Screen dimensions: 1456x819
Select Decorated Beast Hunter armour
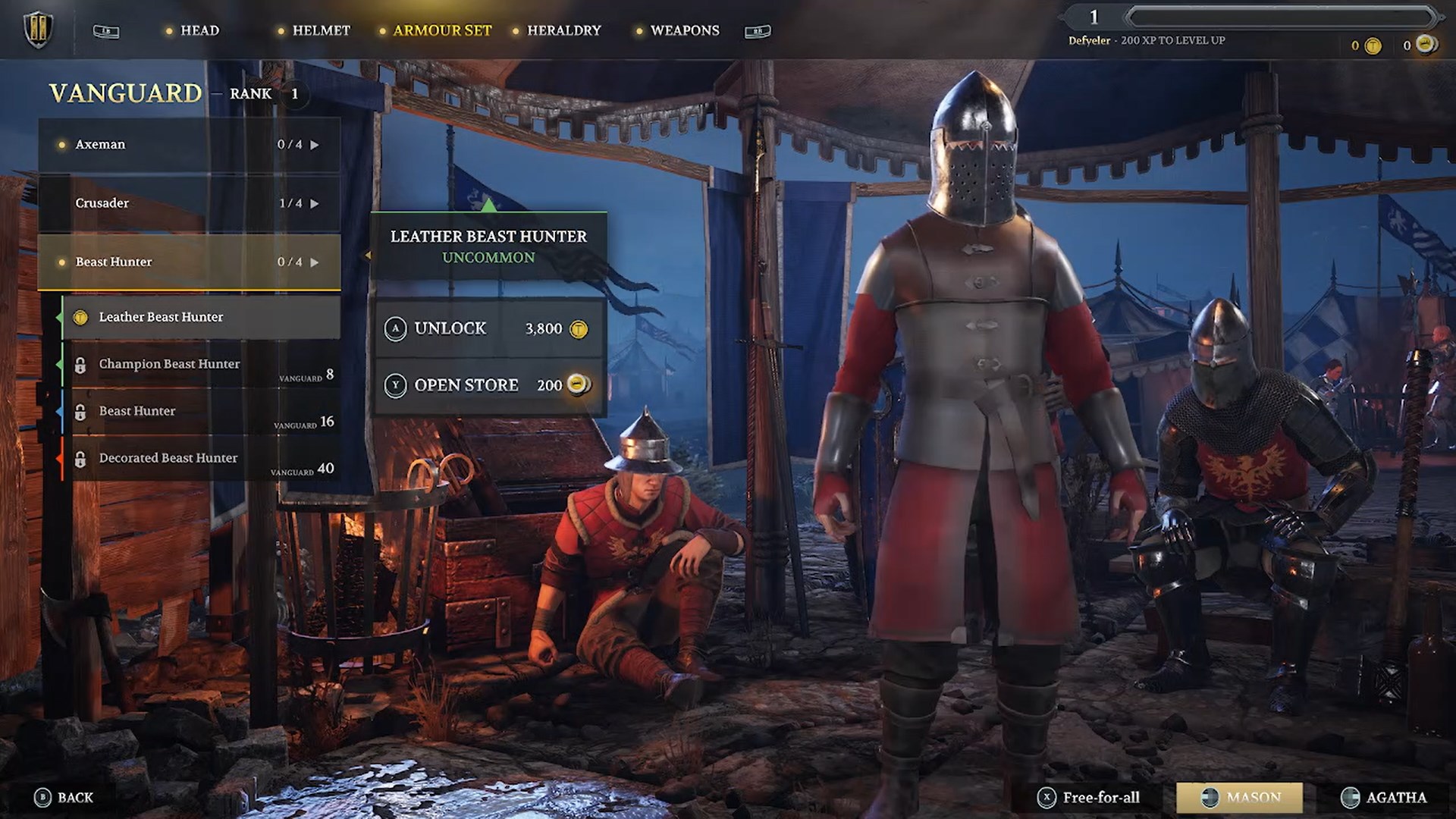point(201,459)
